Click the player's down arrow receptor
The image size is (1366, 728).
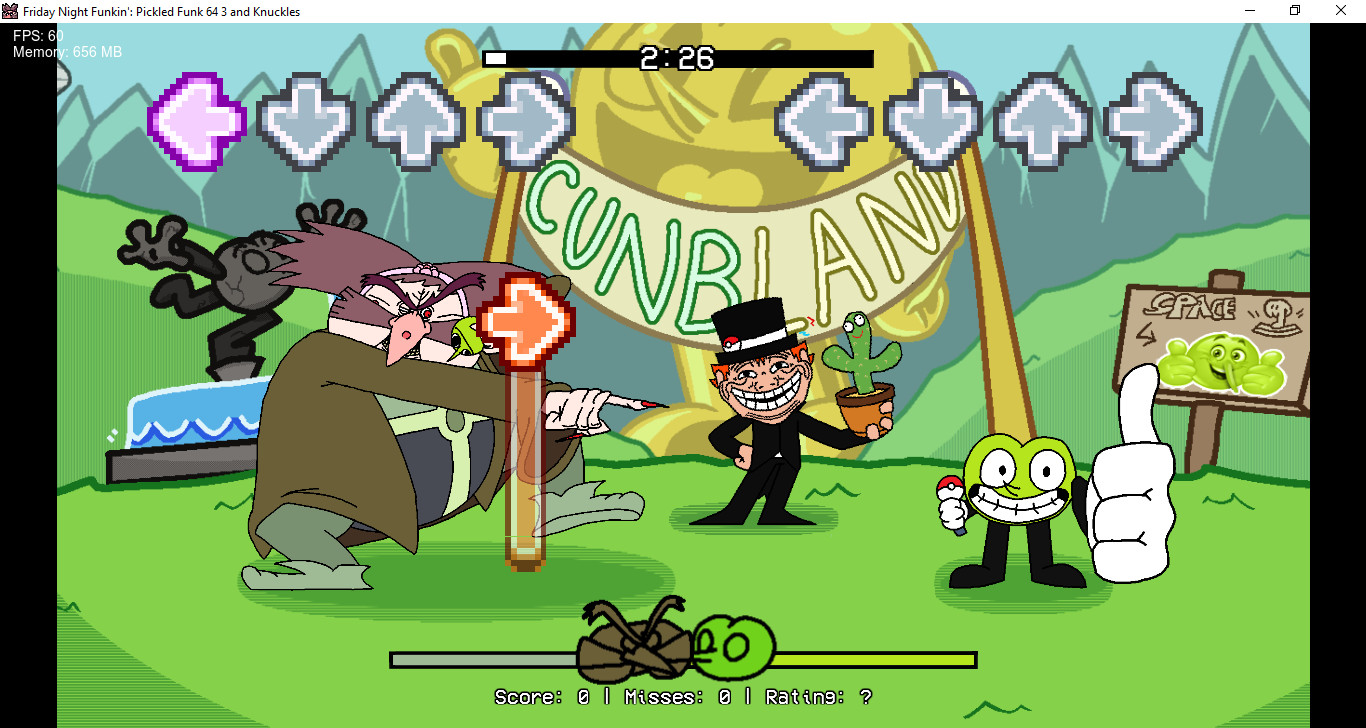(931, 120)
